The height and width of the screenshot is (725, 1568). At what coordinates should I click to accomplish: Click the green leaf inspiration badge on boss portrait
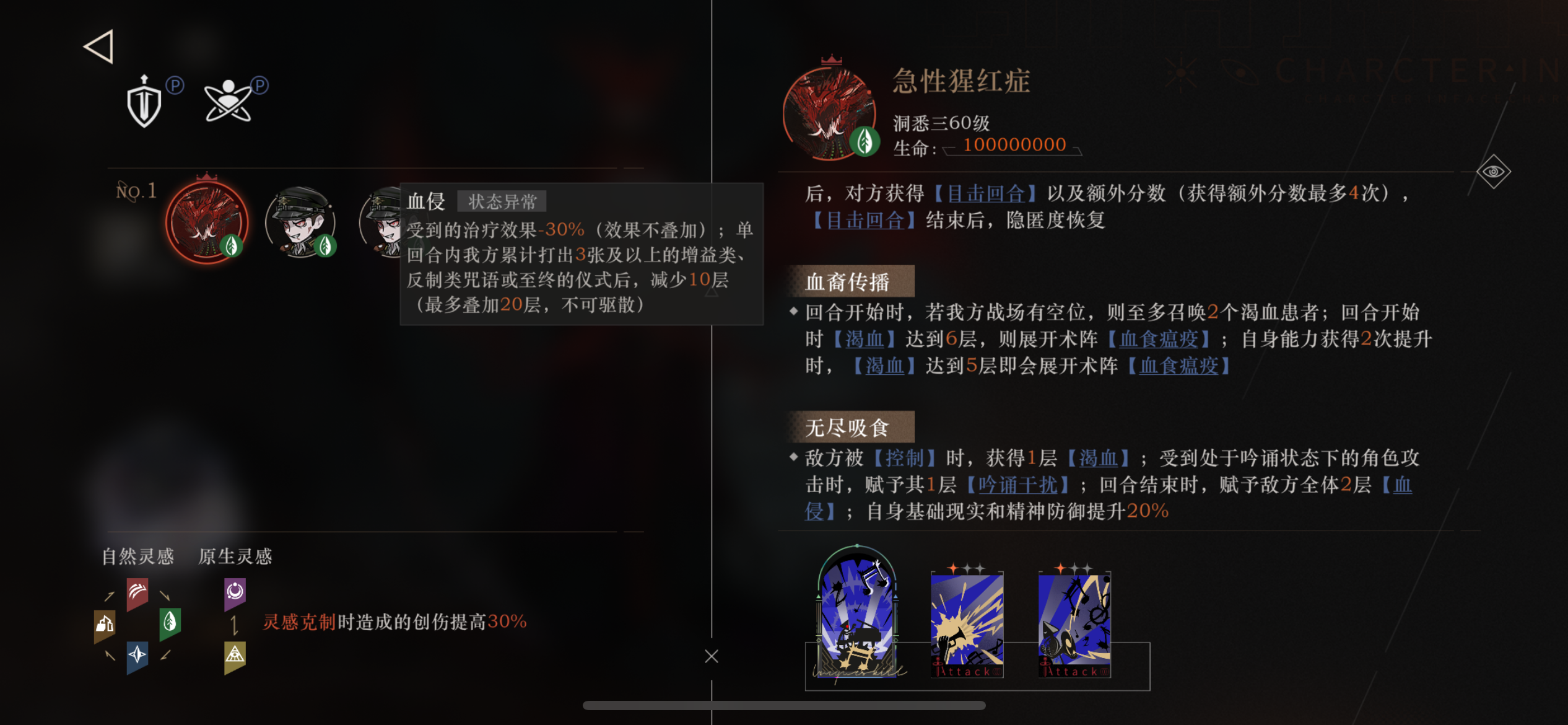click(866, 143)
